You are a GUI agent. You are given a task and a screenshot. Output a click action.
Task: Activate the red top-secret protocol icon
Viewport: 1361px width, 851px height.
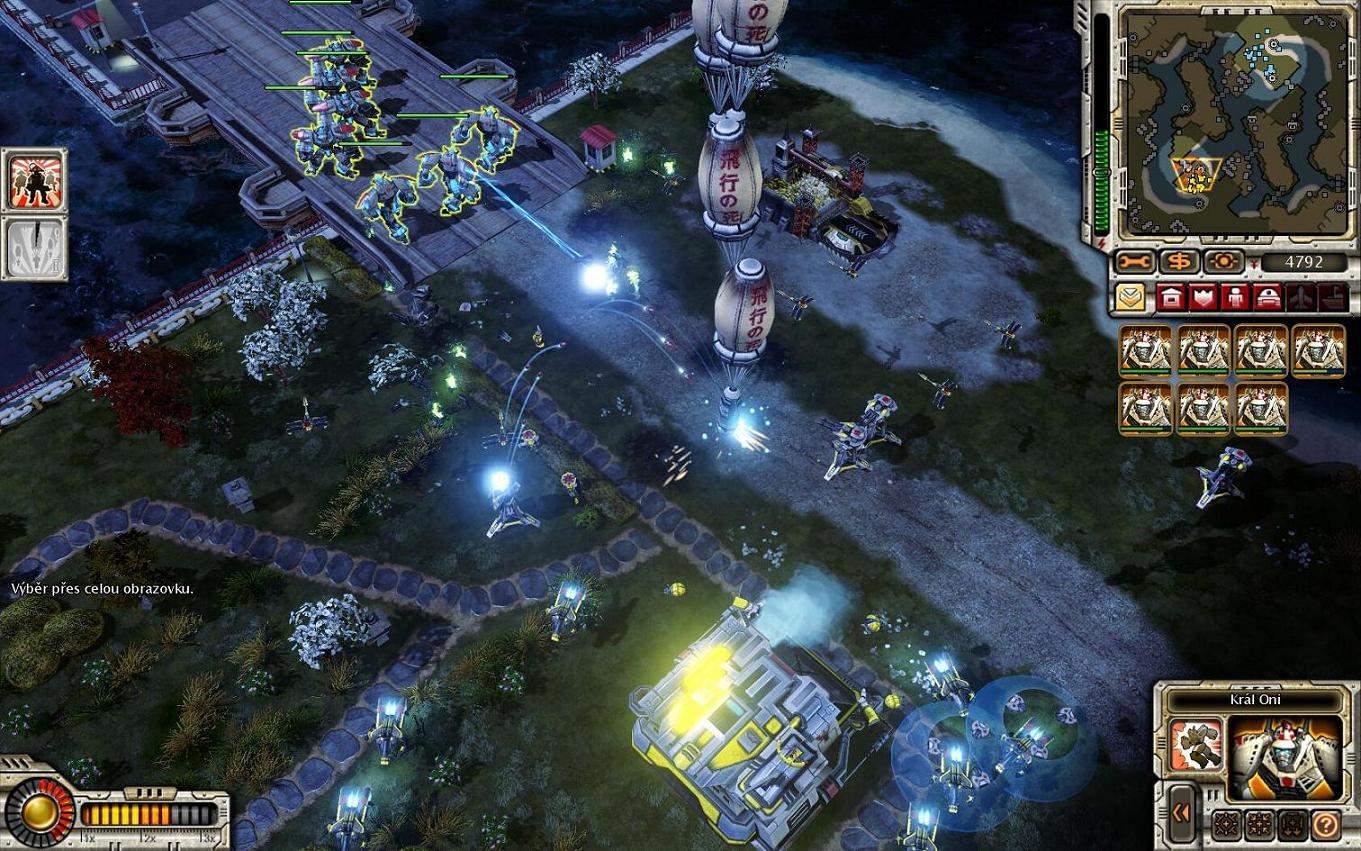(x=37, y=181)
